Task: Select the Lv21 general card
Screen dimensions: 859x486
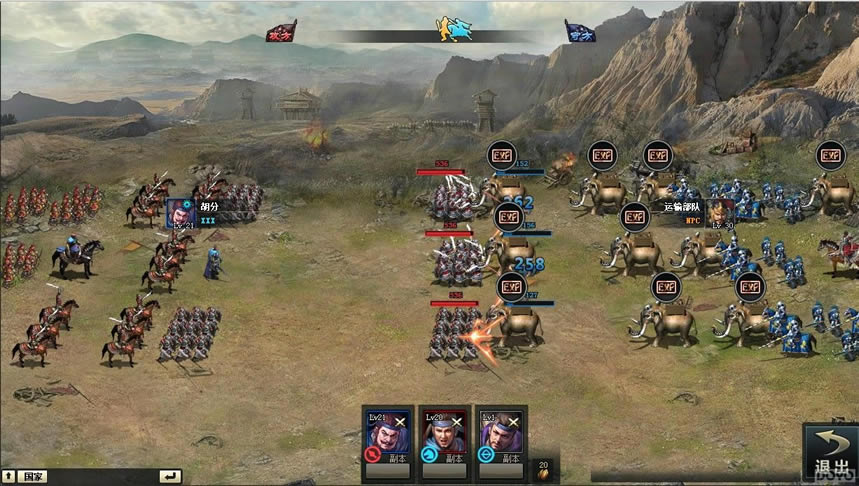Action: tap(387, 437)
